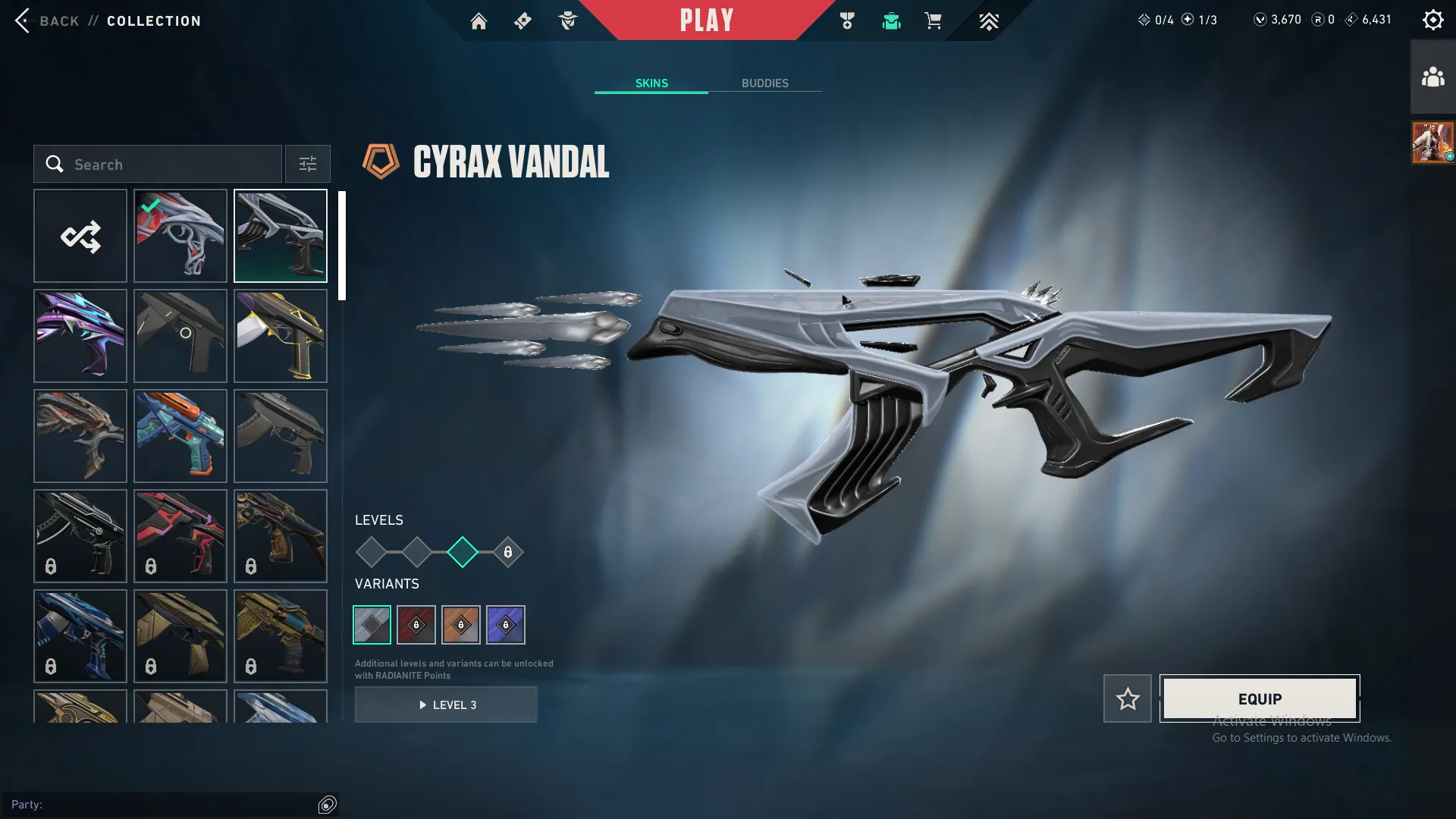Select the Skins tab

click(x=651, y=83)
